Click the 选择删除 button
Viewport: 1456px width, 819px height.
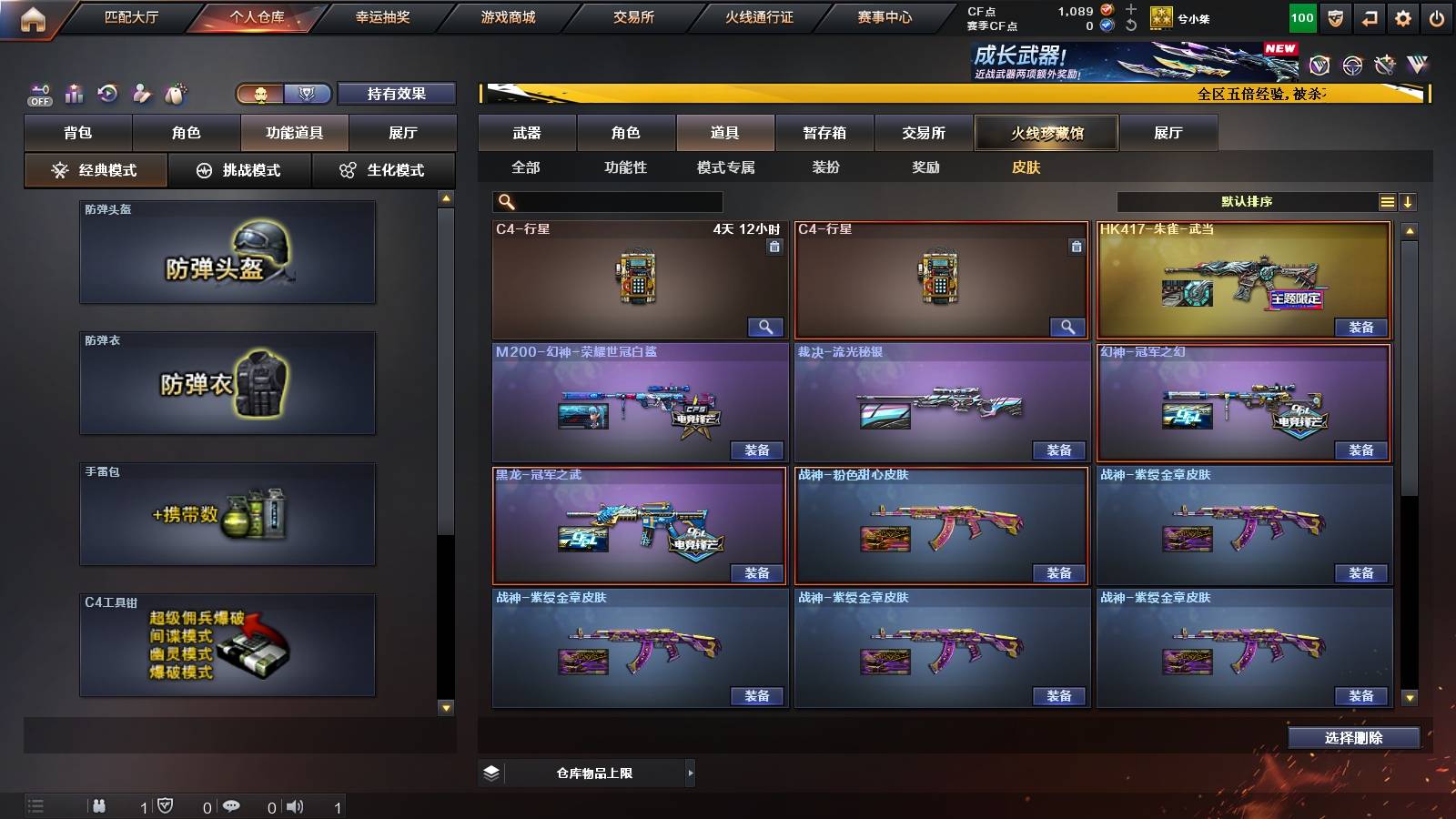[1354, 737]
